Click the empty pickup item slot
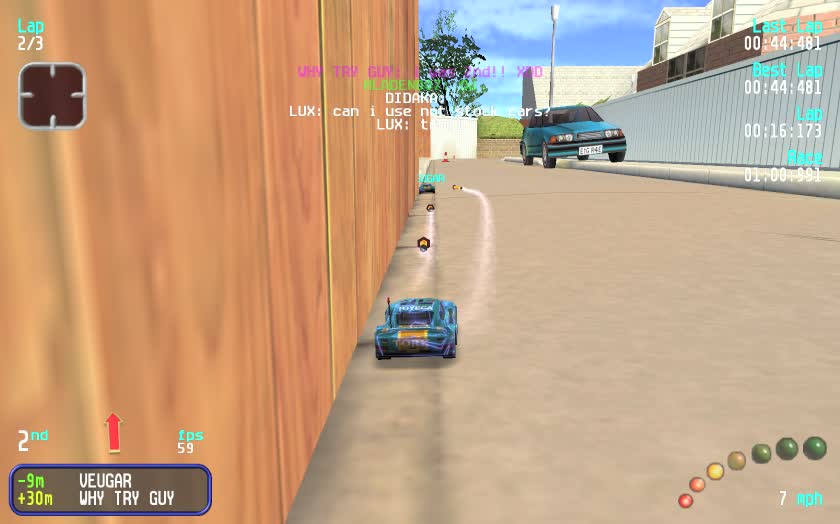 point(52,96)
